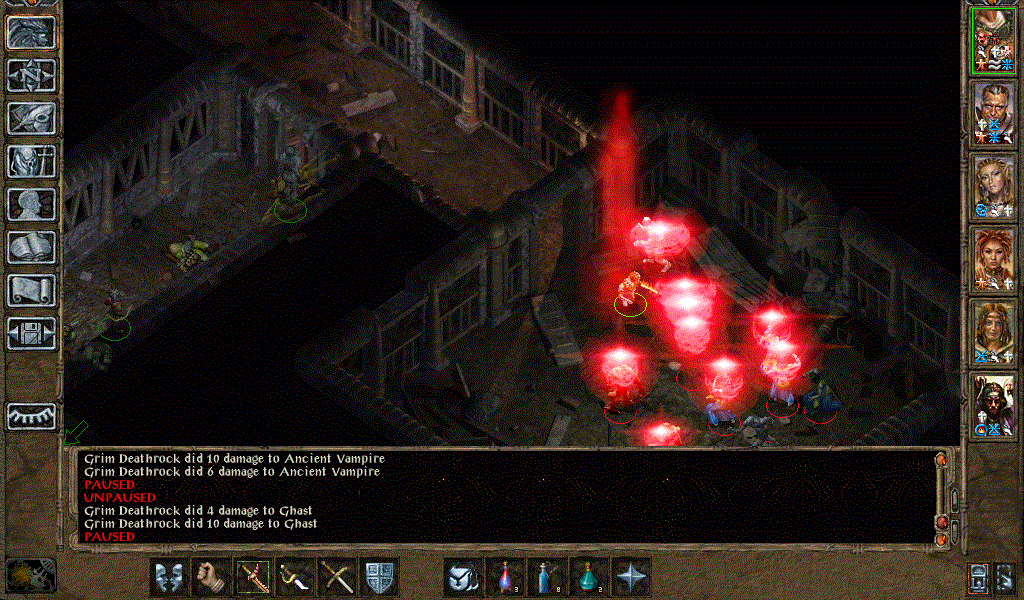The width and height of the screenshot is (1024, 600).
Task: Open the options menu with the floppy disk button
Action: (32, 333)
